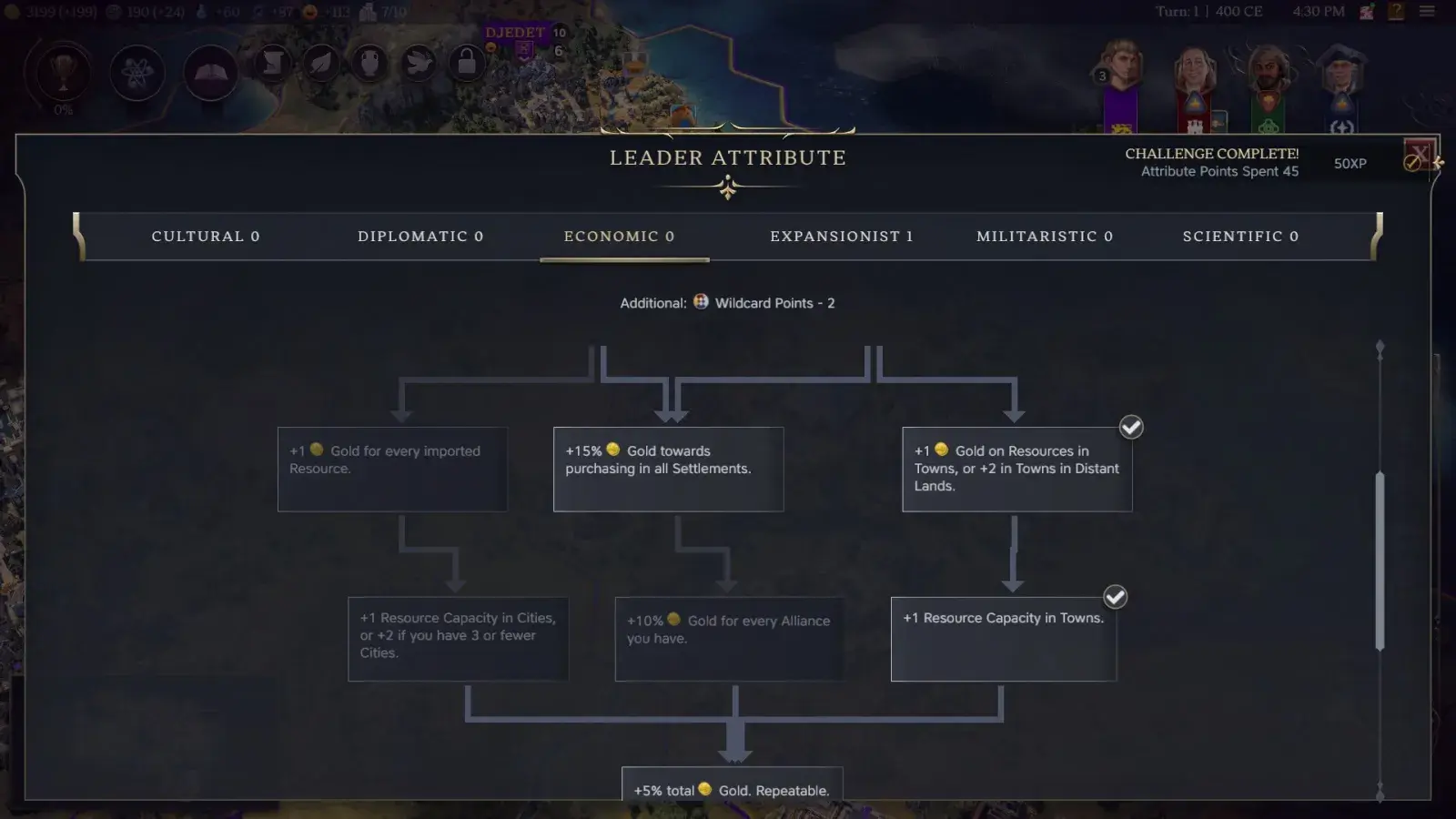This screenshot has width=1456, height=819.
Task: Switch to the Militaristic attribute tab
Action: point(1044,236)
